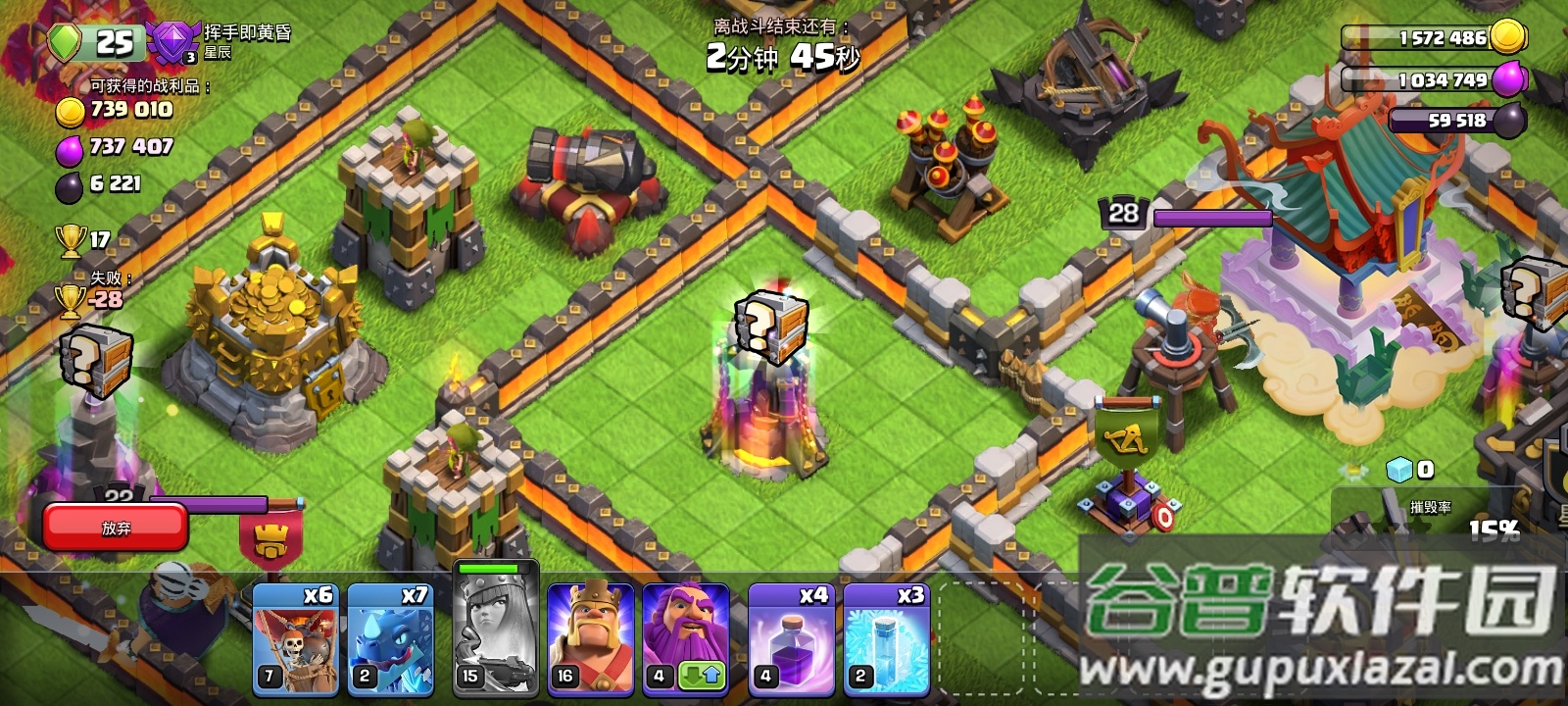The image size is (1568, 706).
Task: Select the Barbarian King hero card
Action: 590,638
